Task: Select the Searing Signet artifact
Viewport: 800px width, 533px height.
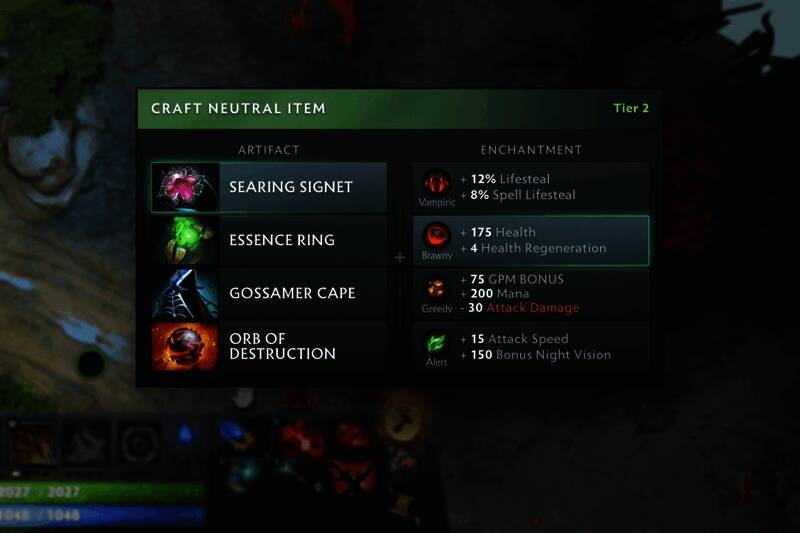Action: pyautogui.click(x=269, y=188)
